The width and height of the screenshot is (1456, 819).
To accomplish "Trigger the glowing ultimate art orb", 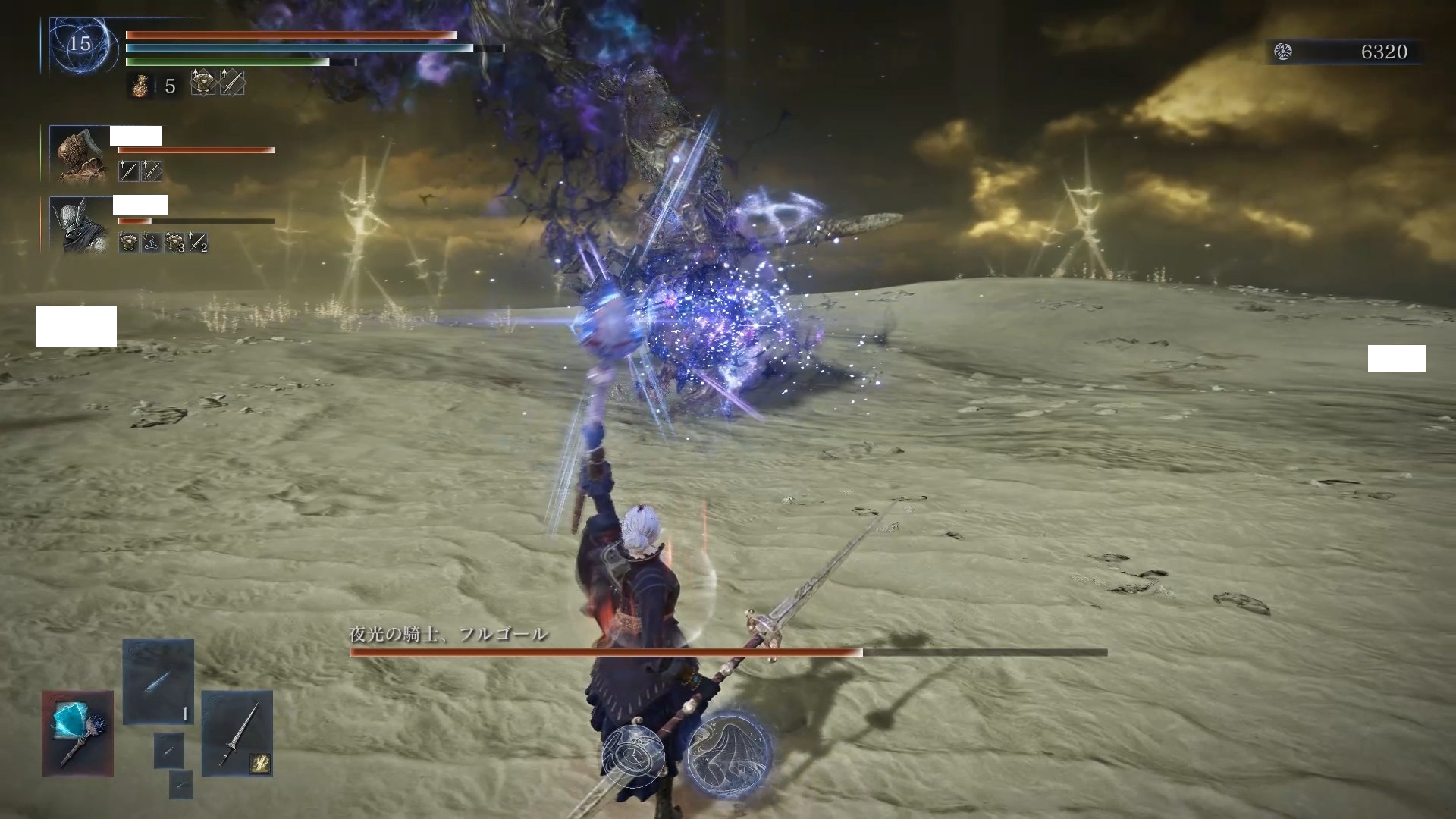I will (729, 753).
